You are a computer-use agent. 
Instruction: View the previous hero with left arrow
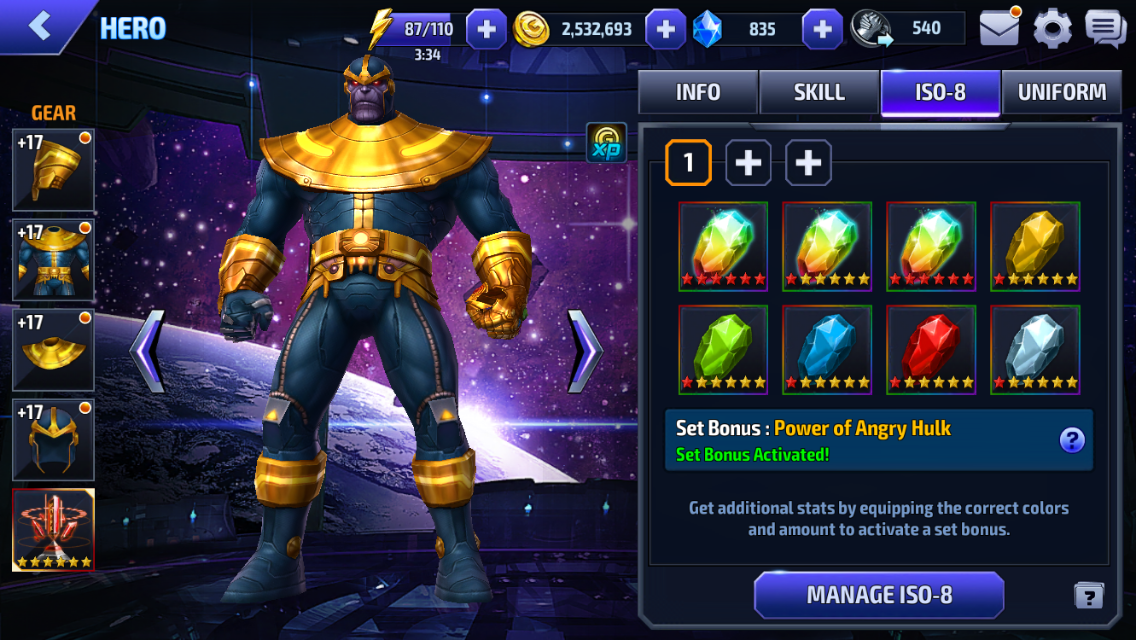pos(147,350)
